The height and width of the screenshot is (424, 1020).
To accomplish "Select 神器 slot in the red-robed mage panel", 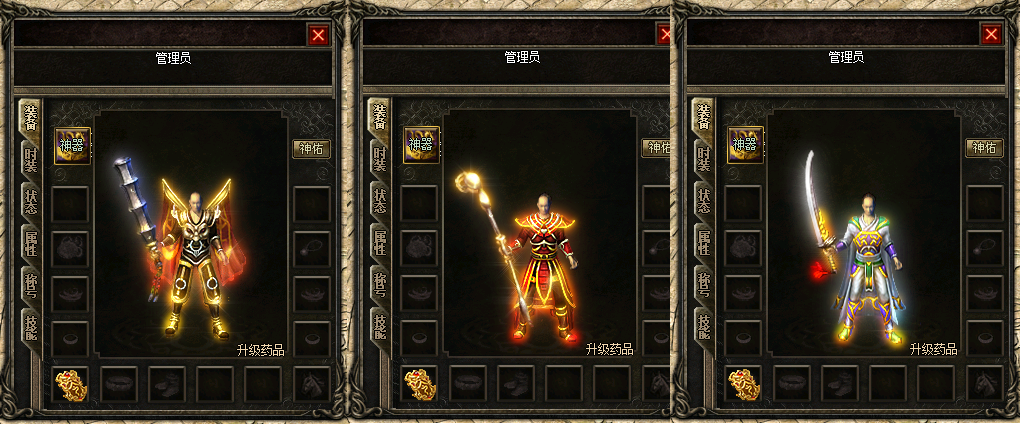I will coord(421,145).
